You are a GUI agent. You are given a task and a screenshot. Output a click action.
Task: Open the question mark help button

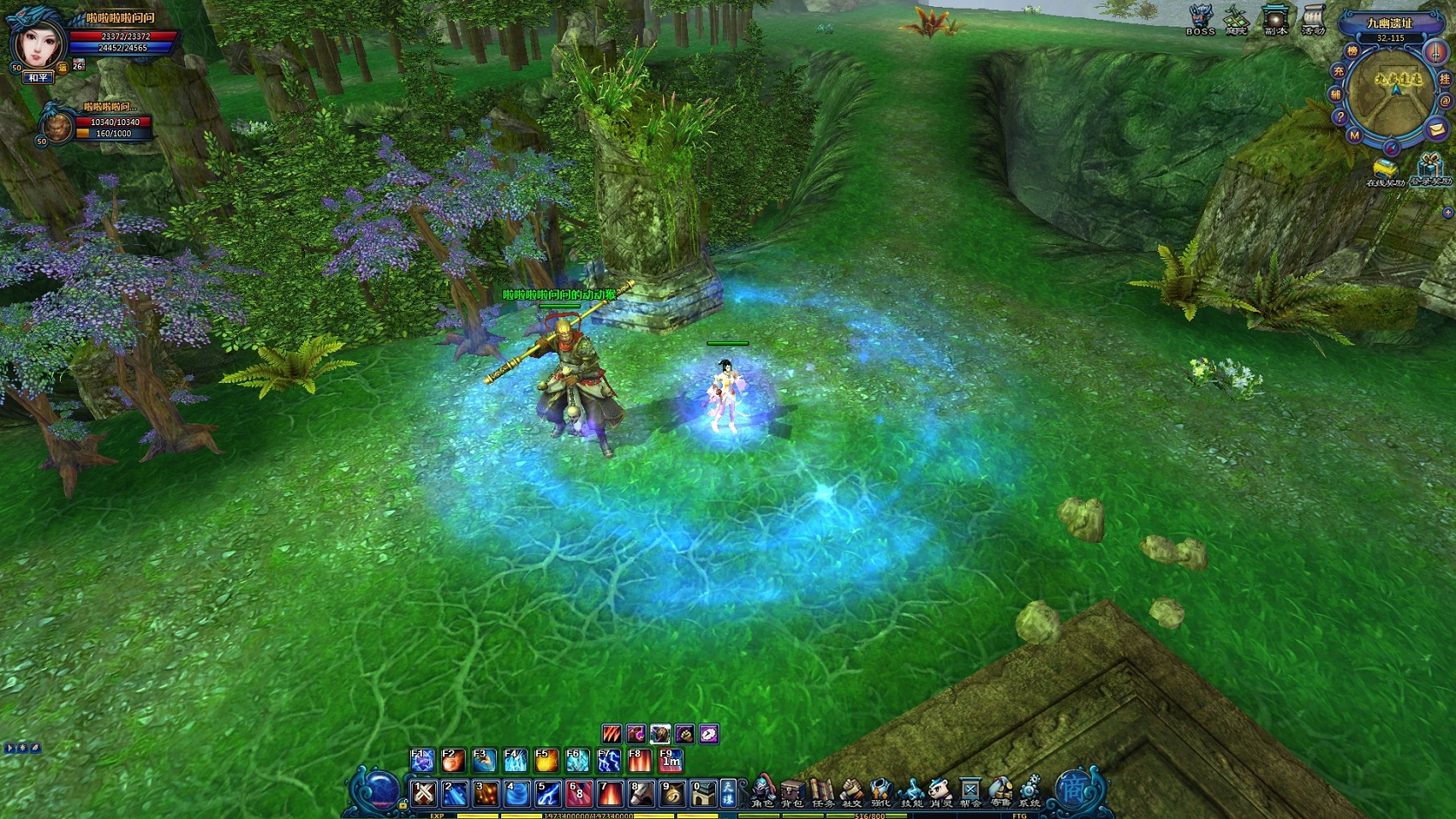[1340, 117]
